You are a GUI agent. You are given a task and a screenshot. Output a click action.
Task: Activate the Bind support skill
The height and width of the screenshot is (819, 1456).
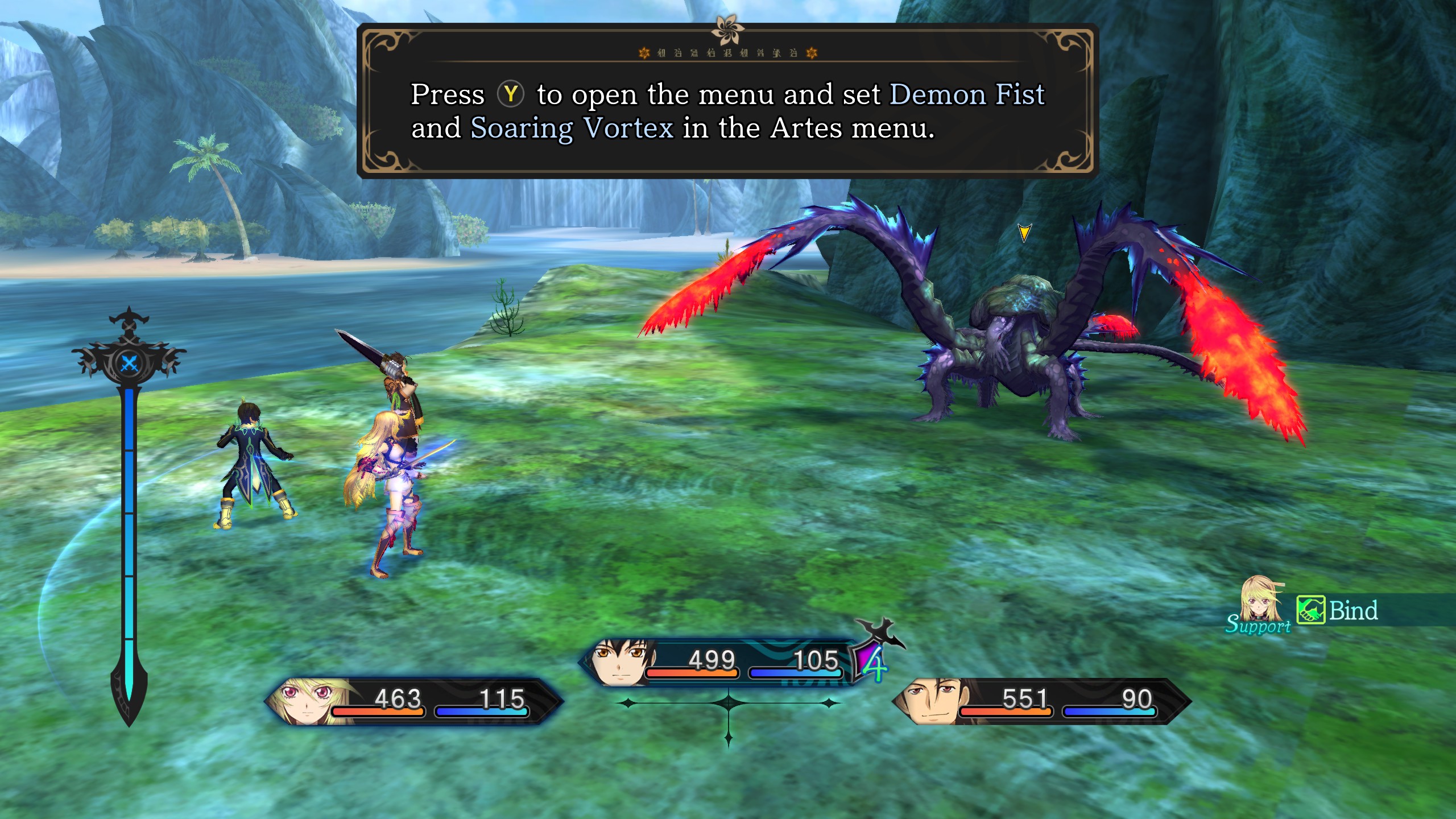pyautogui.click(x=1338, y=611)
